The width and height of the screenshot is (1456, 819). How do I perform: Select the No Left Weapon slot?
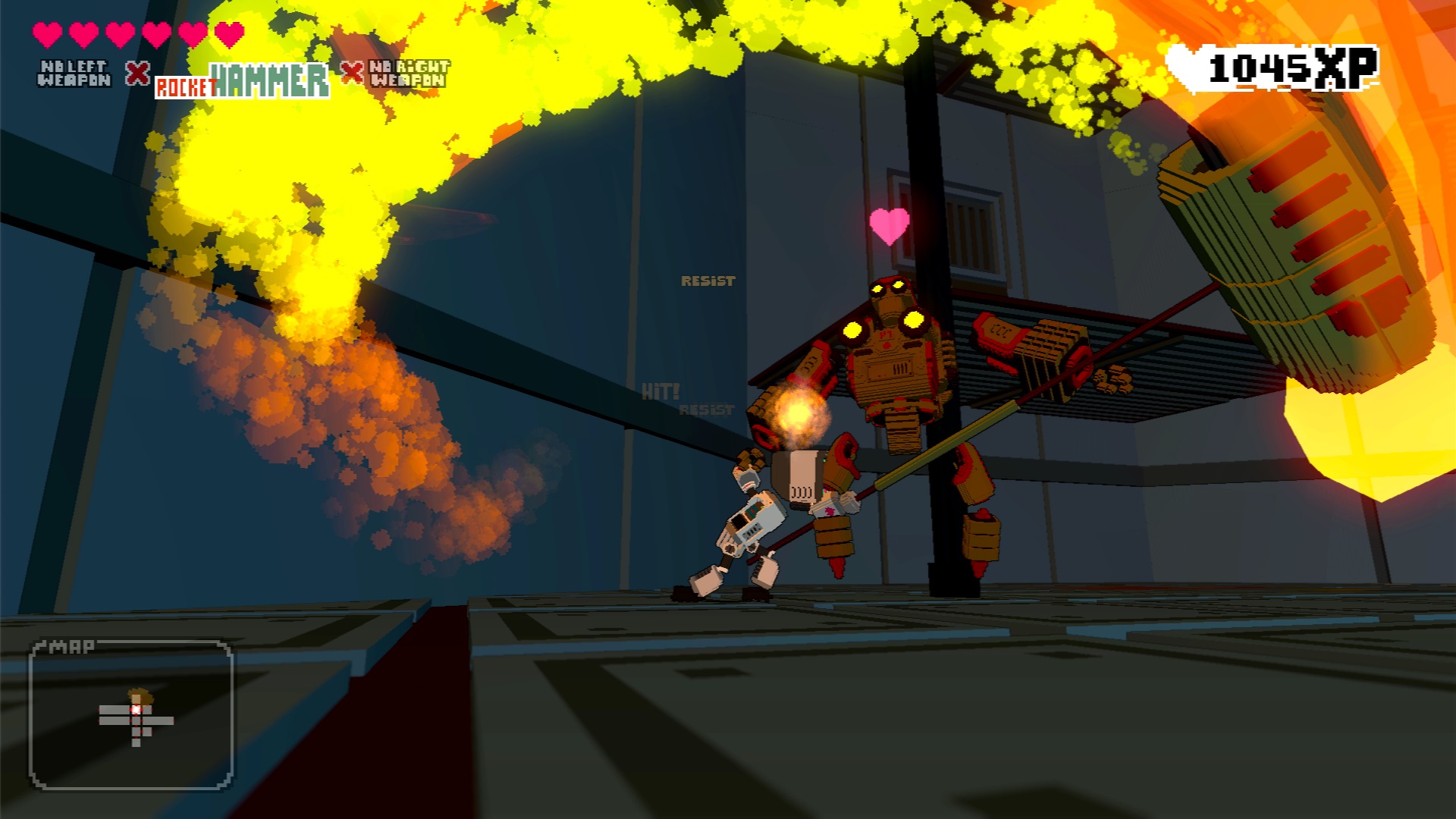tap(74, 74)
